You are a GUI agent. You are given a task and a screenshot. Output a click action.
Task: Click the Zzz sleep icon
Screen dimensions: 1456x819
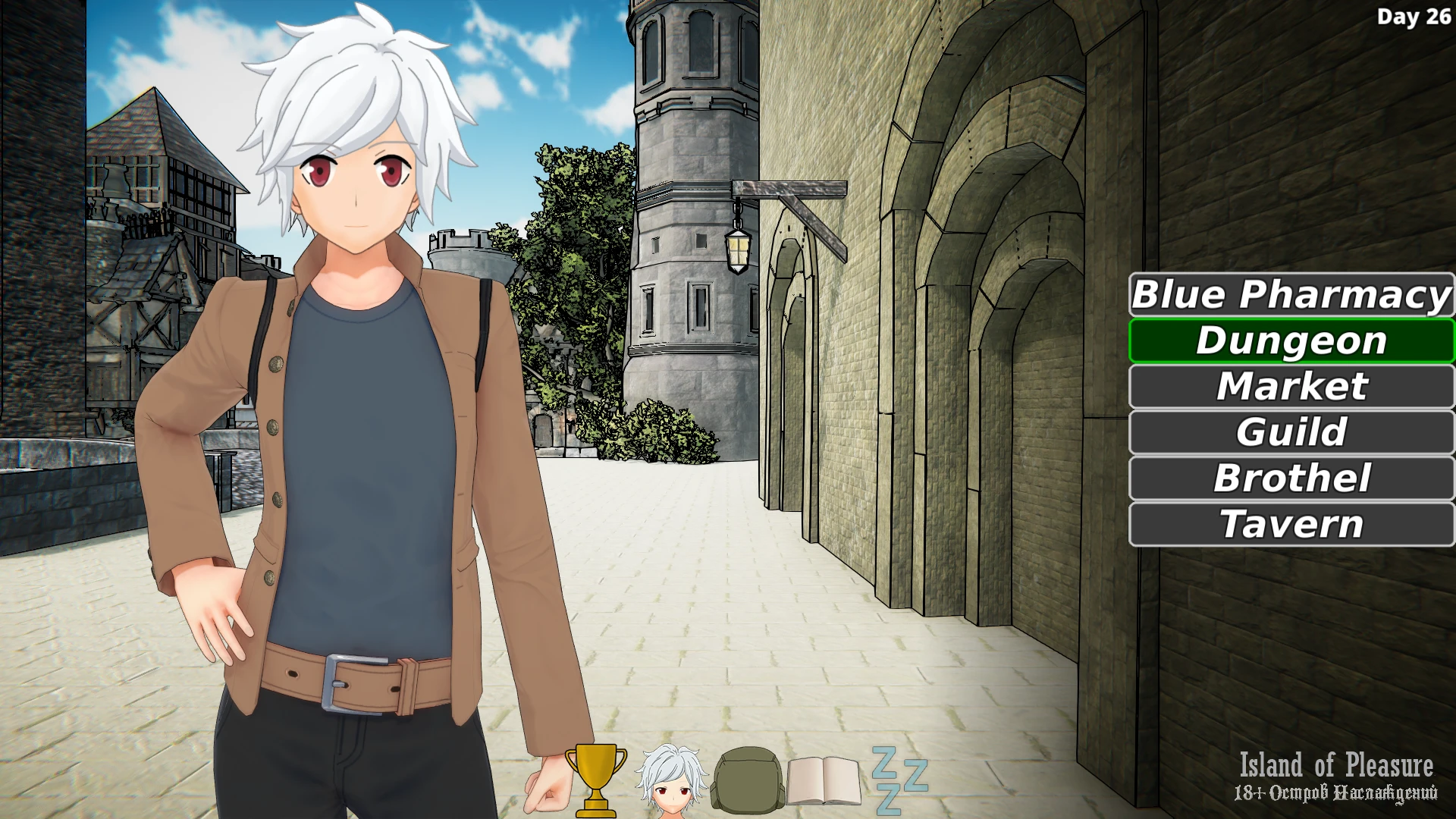[x=899, y=779]
